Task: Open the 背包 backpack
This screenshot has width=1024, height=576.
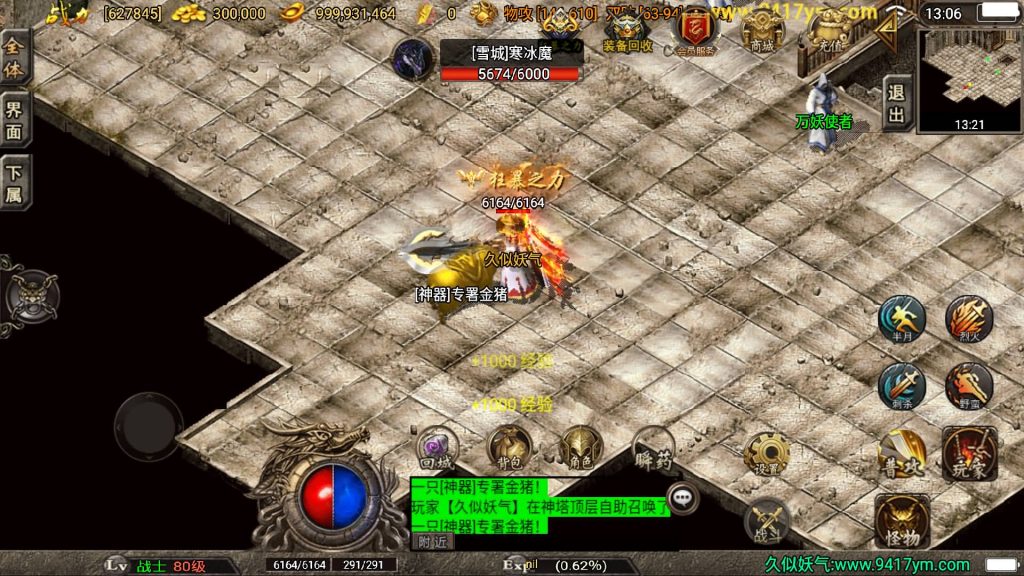Action: (509, 448)
